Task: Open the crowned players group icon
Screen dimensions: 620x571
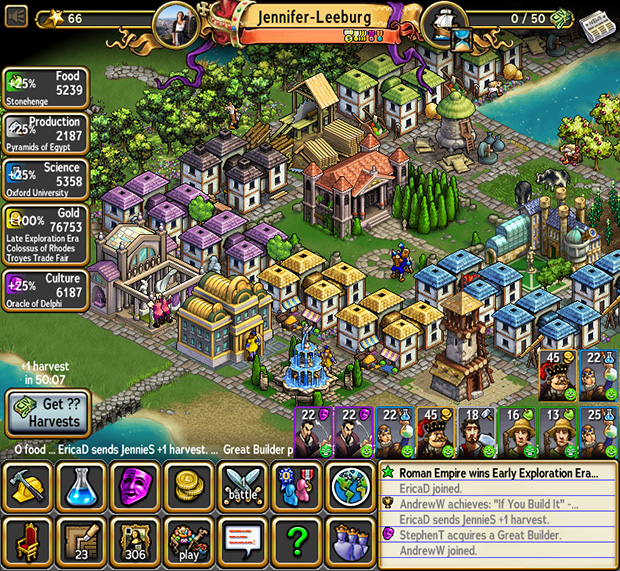Action: pyautogui.click(x=350, y=541)
